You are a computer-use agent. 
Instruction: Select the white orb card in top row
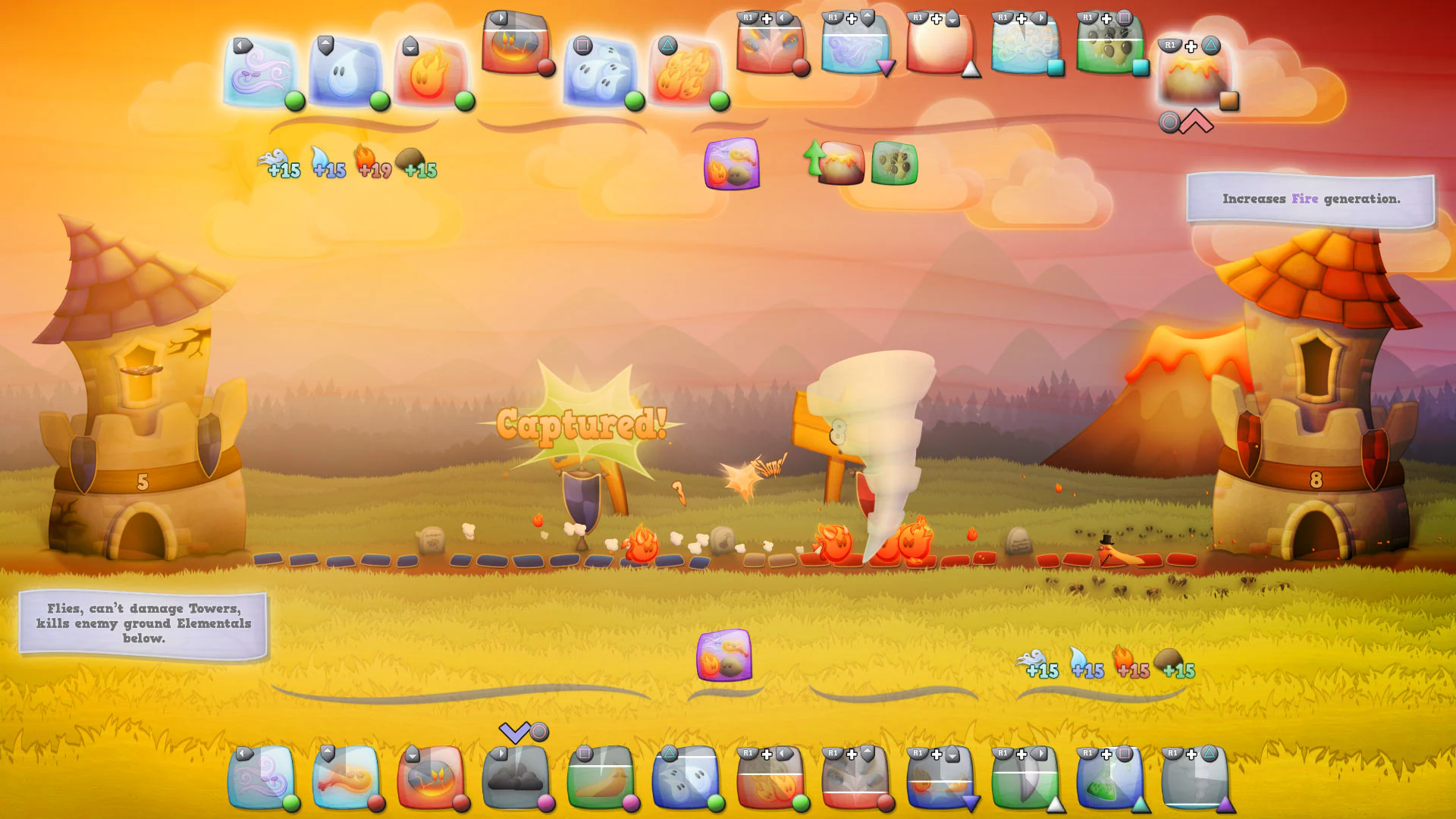[940, 49]
